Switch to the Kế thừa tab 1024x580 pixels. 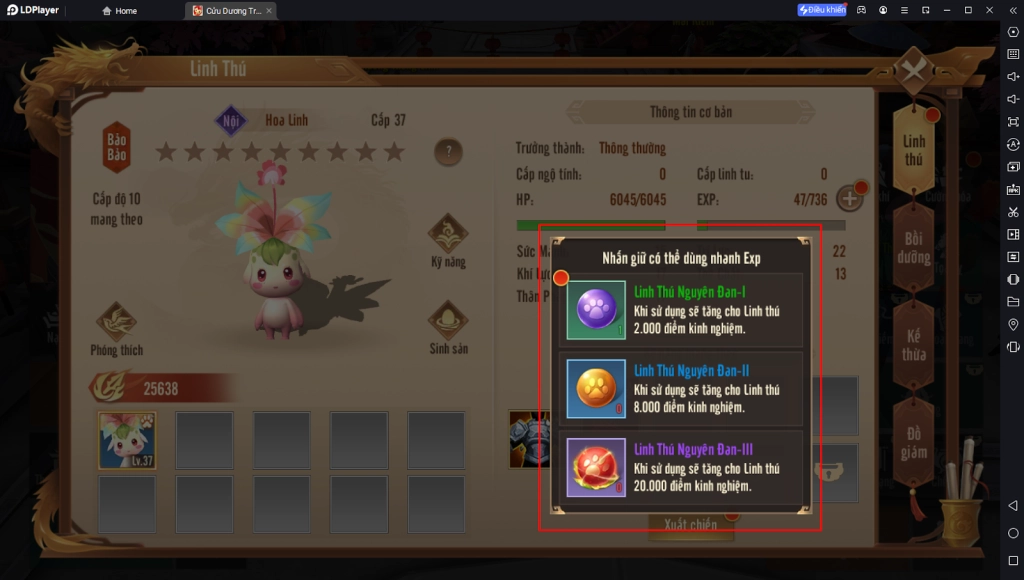coord(913,345)
